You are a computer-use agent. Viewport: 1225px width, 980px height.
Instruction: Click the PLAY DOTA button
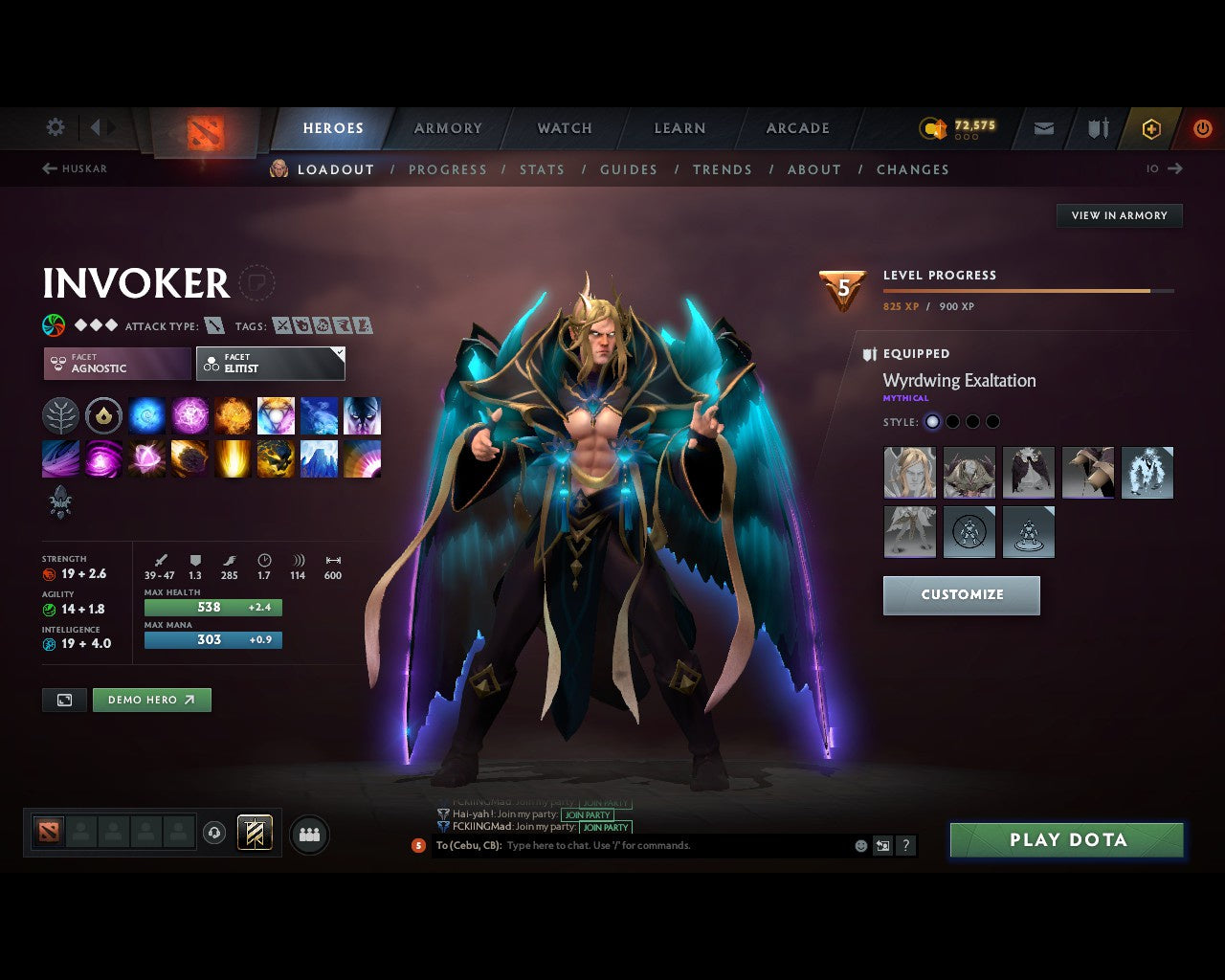[x=1066, y=839]
